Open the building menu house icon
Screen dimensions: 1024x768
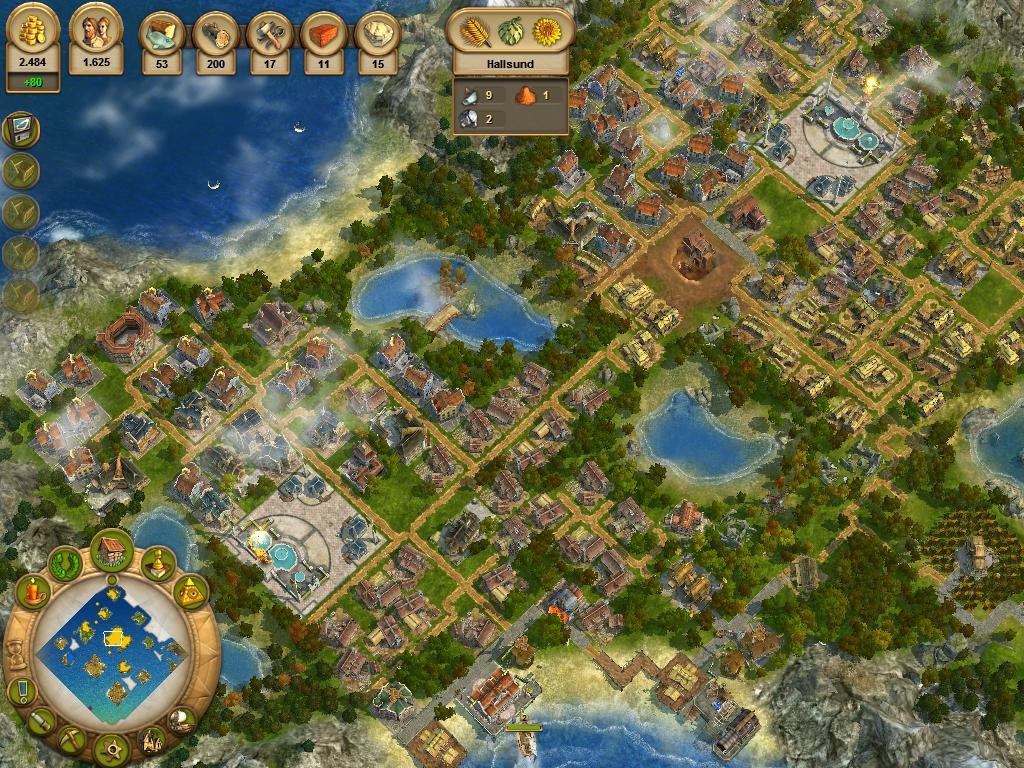coord(112,550)
